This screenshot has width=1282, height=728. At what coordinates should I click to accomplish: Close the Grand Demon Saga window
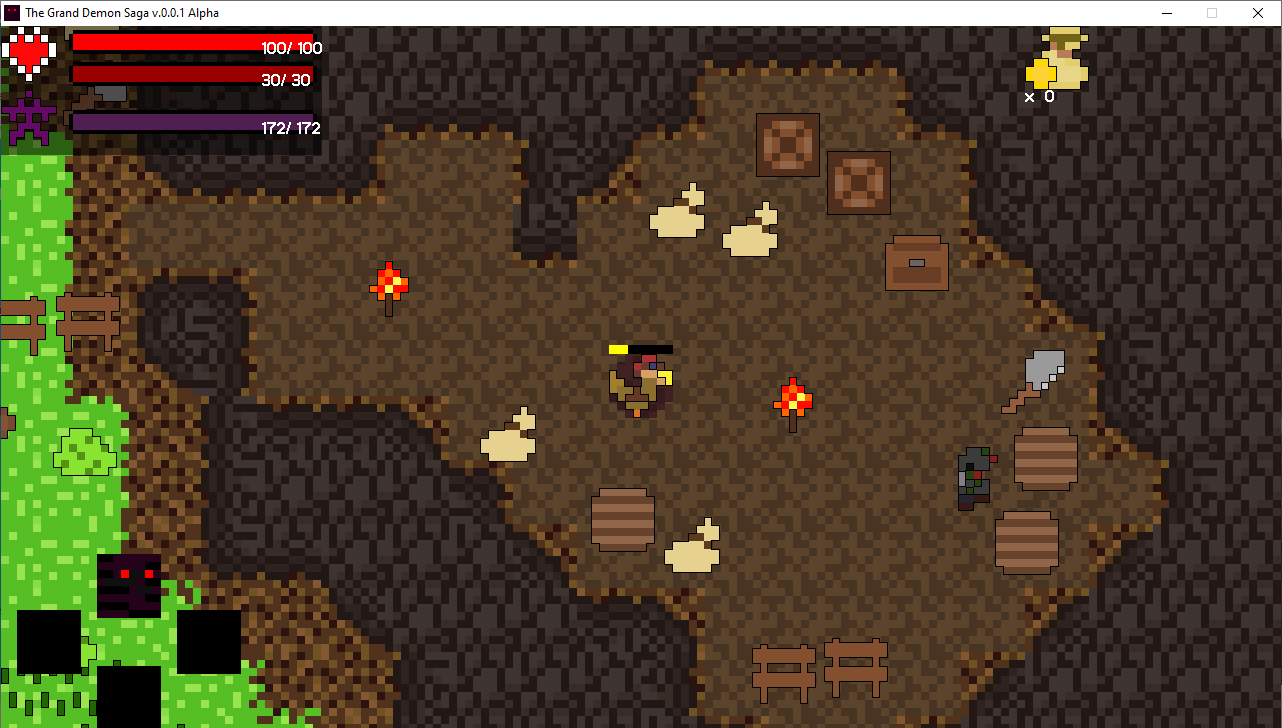(1258, 13)
